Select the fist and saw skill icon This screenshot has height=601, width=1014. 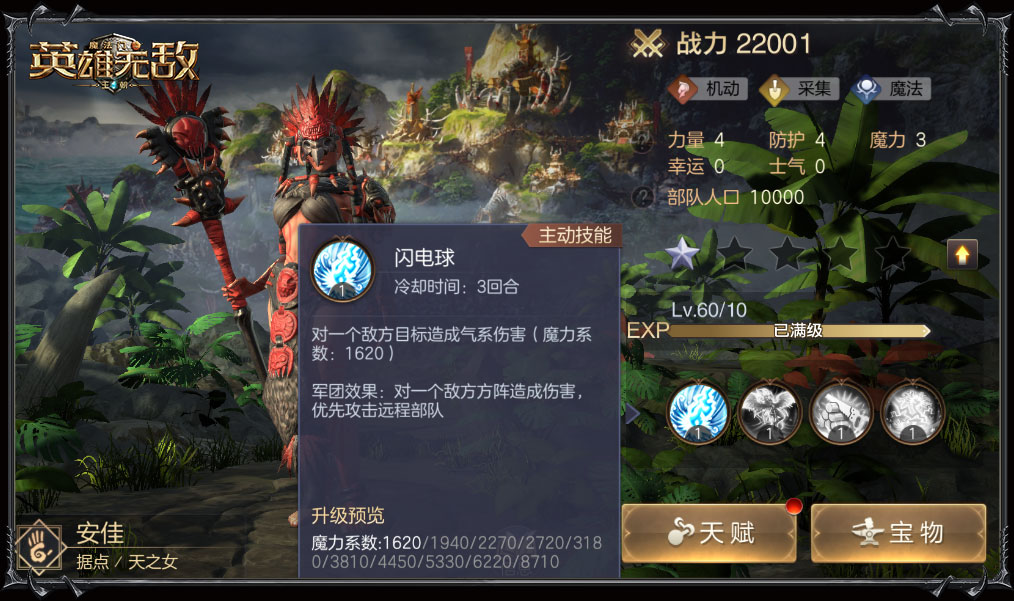click(840, 412)
